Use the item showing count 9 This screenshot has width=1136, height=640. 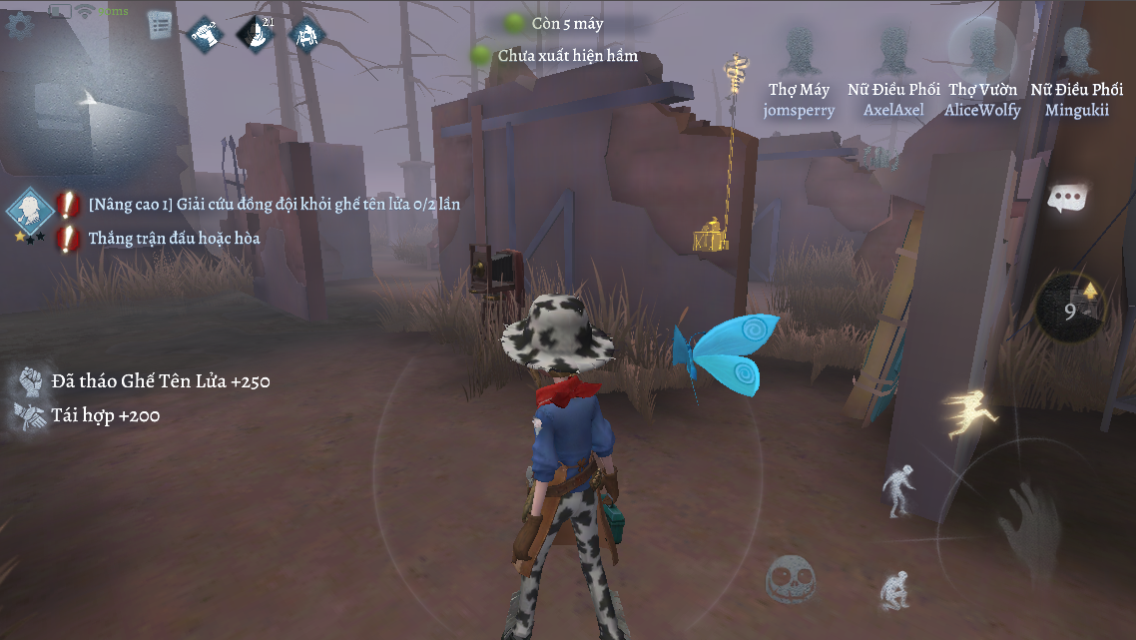click(1070, 309)
